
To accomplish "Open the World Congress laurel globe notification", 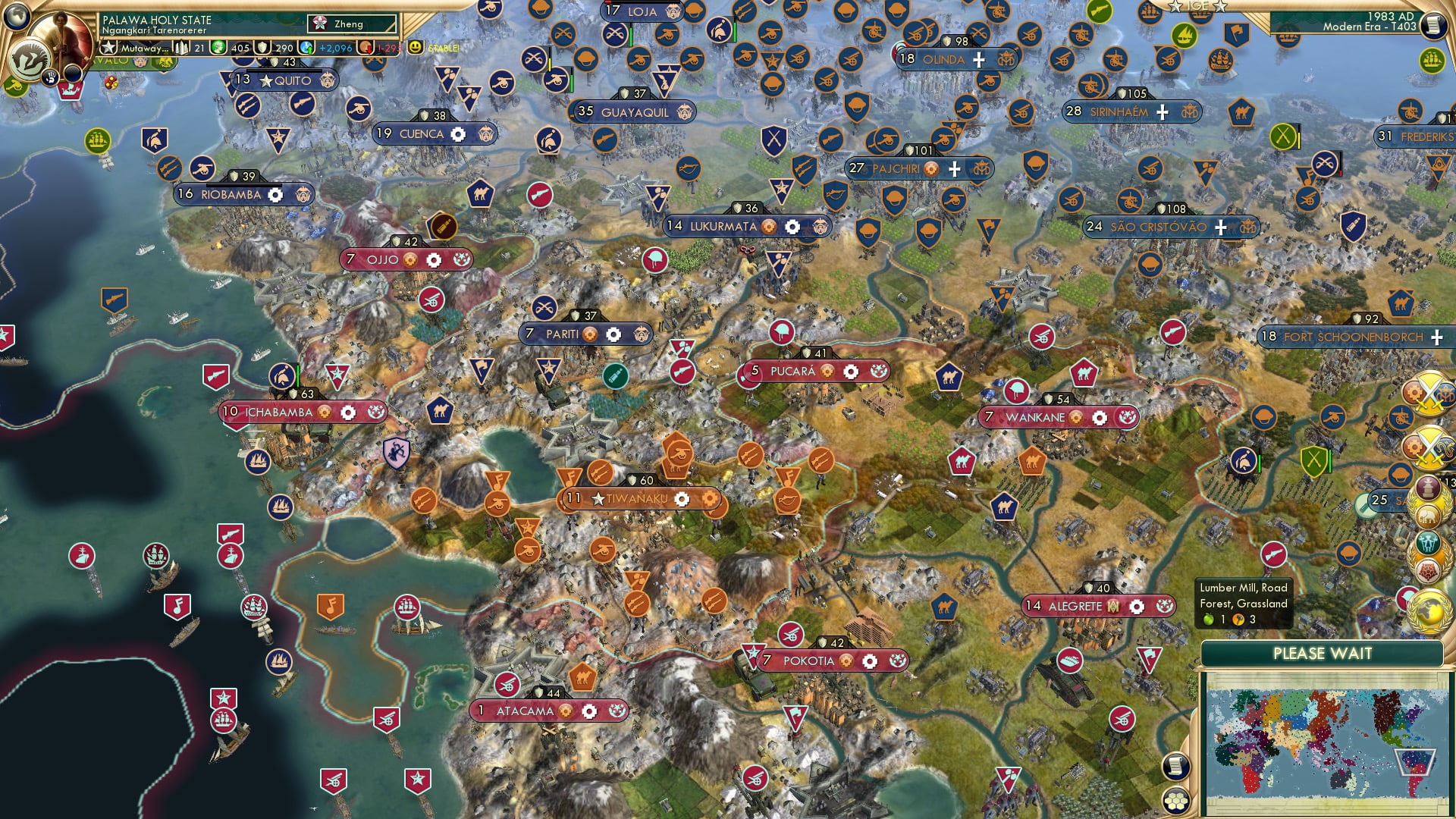I will (x=1429, y=610).
